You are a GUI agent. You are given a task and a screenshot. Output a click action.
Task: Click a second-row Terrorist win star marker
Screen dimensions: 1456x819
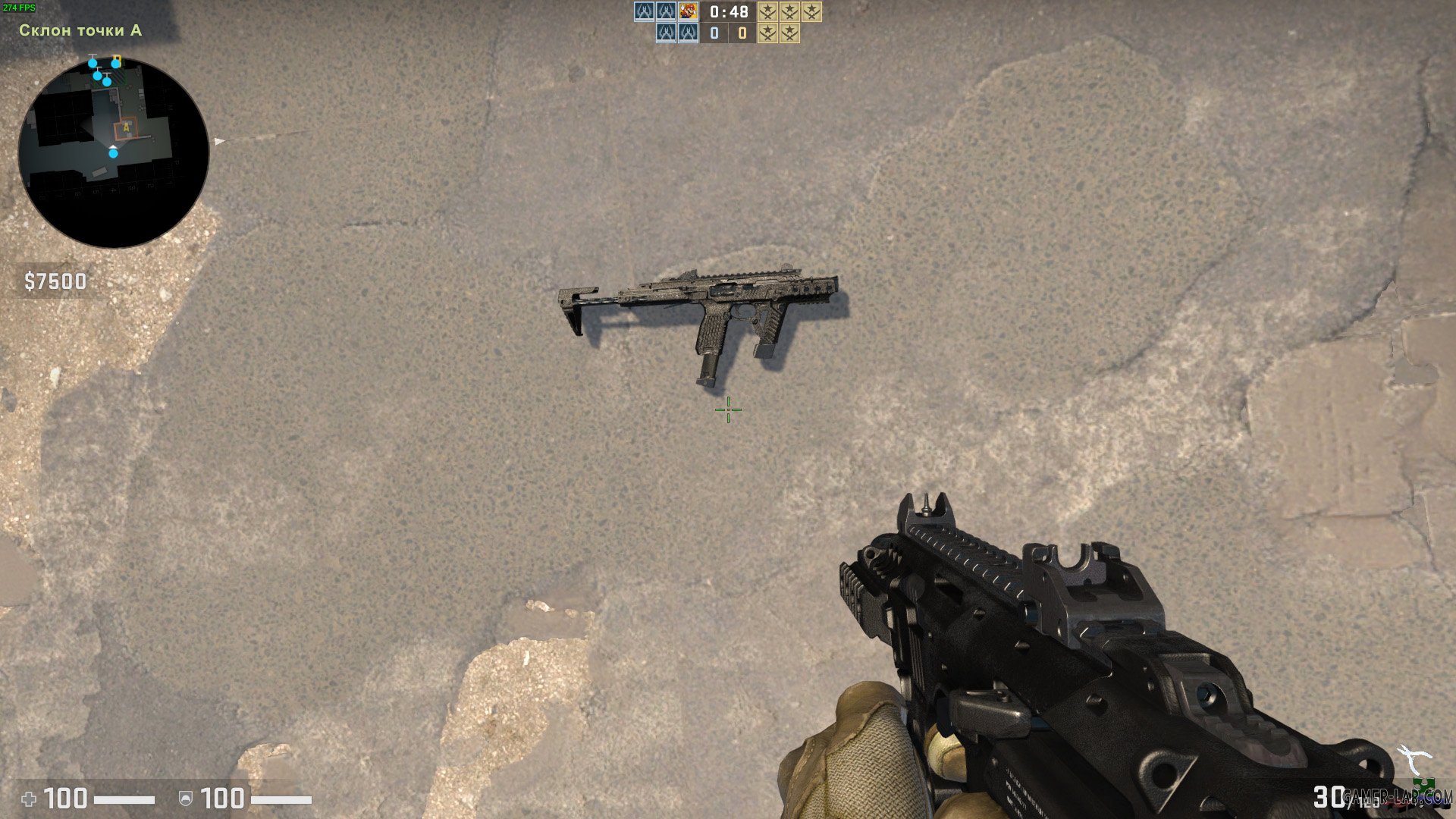tap(768, 33)
